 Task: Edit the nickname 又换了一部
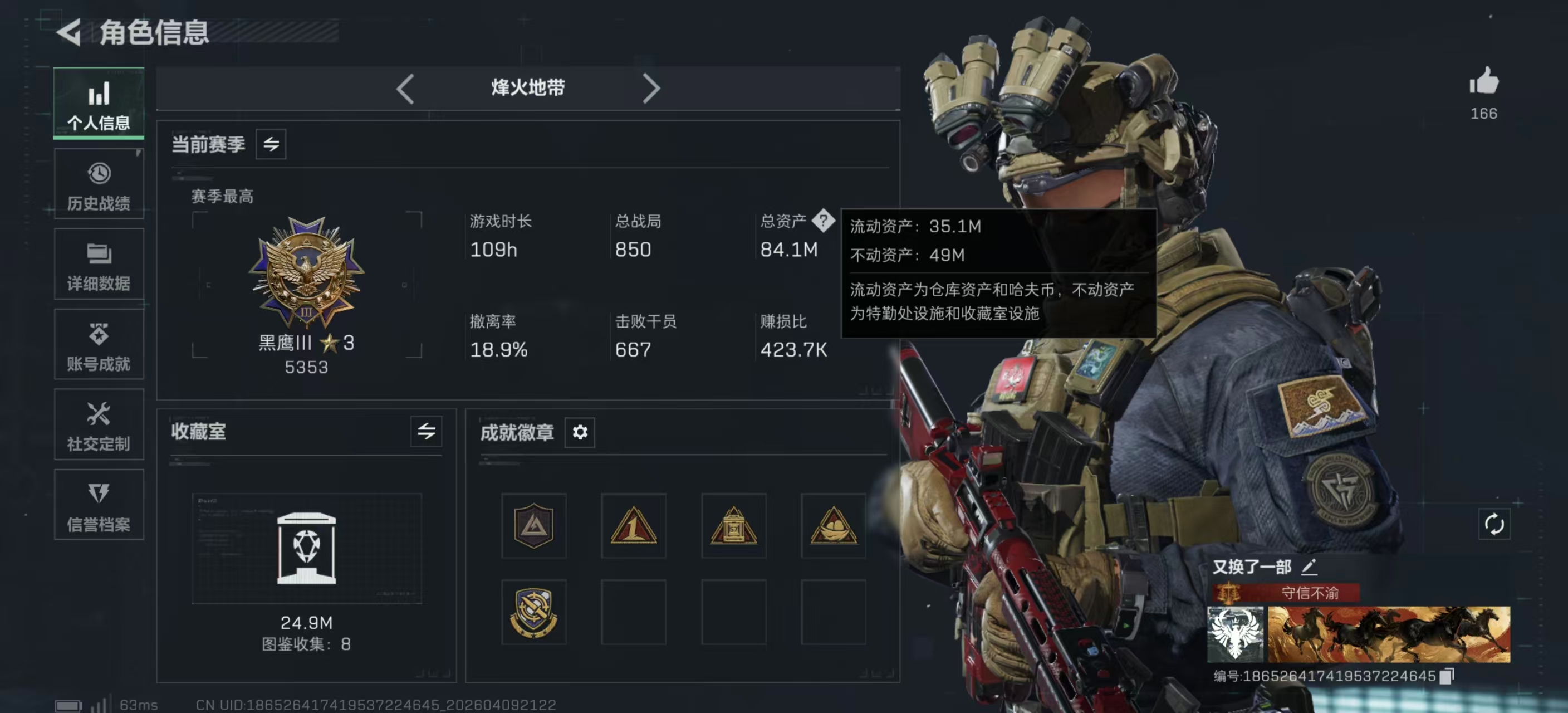click(1309, 567)
